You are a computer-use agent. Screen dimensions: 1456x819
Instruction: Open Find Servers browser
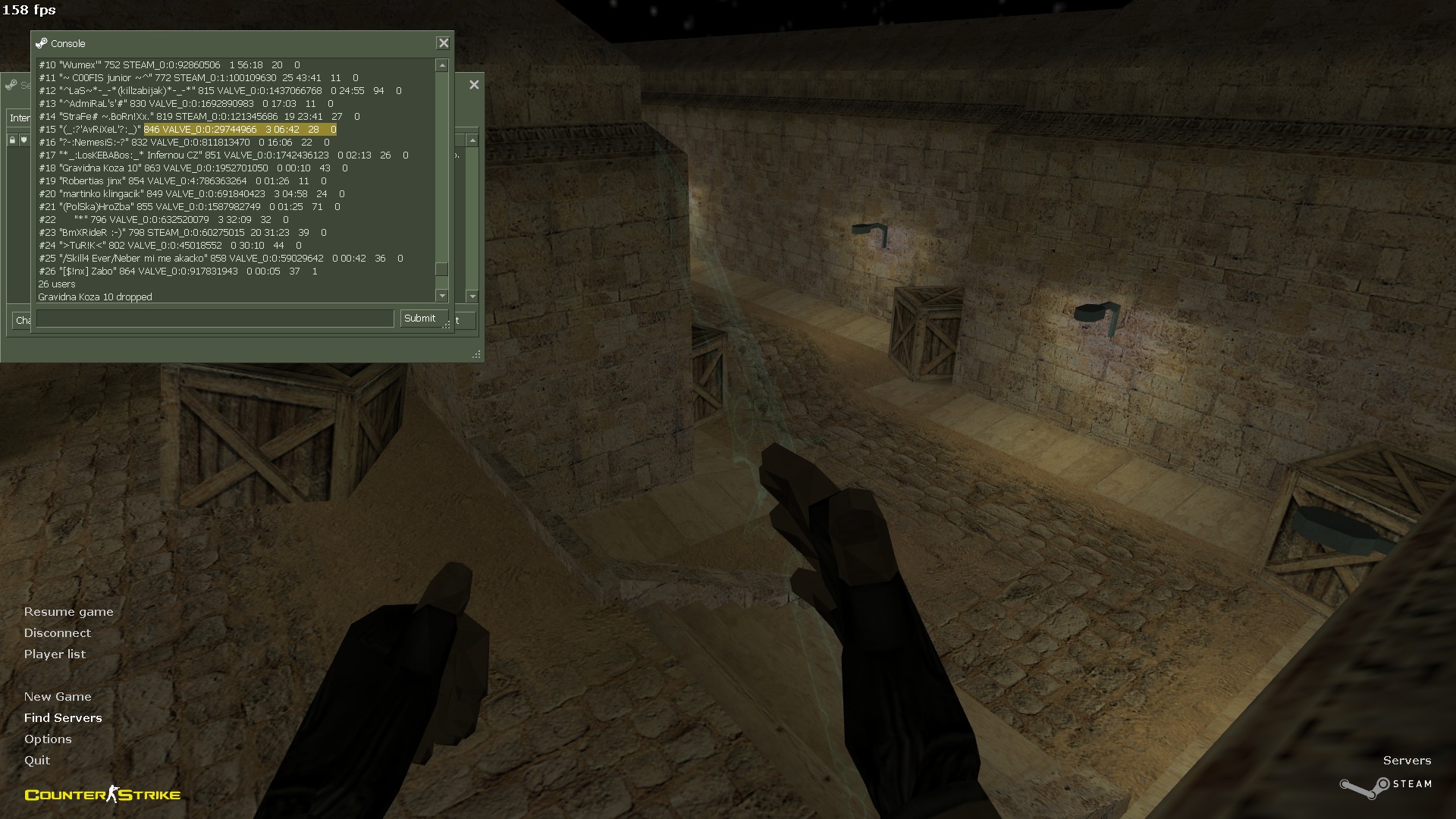pos(63,718)
